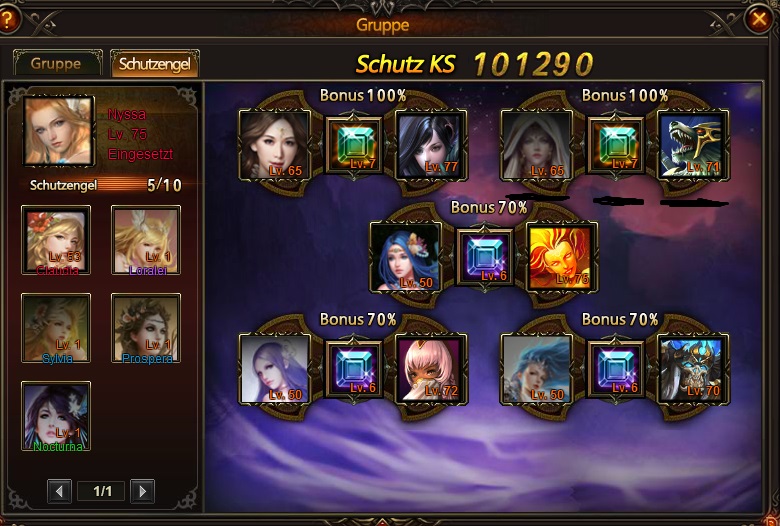Choose the angel Claudia
This screenshot has height=526, width=780.
pyautogui.click(x=56, y=240)
